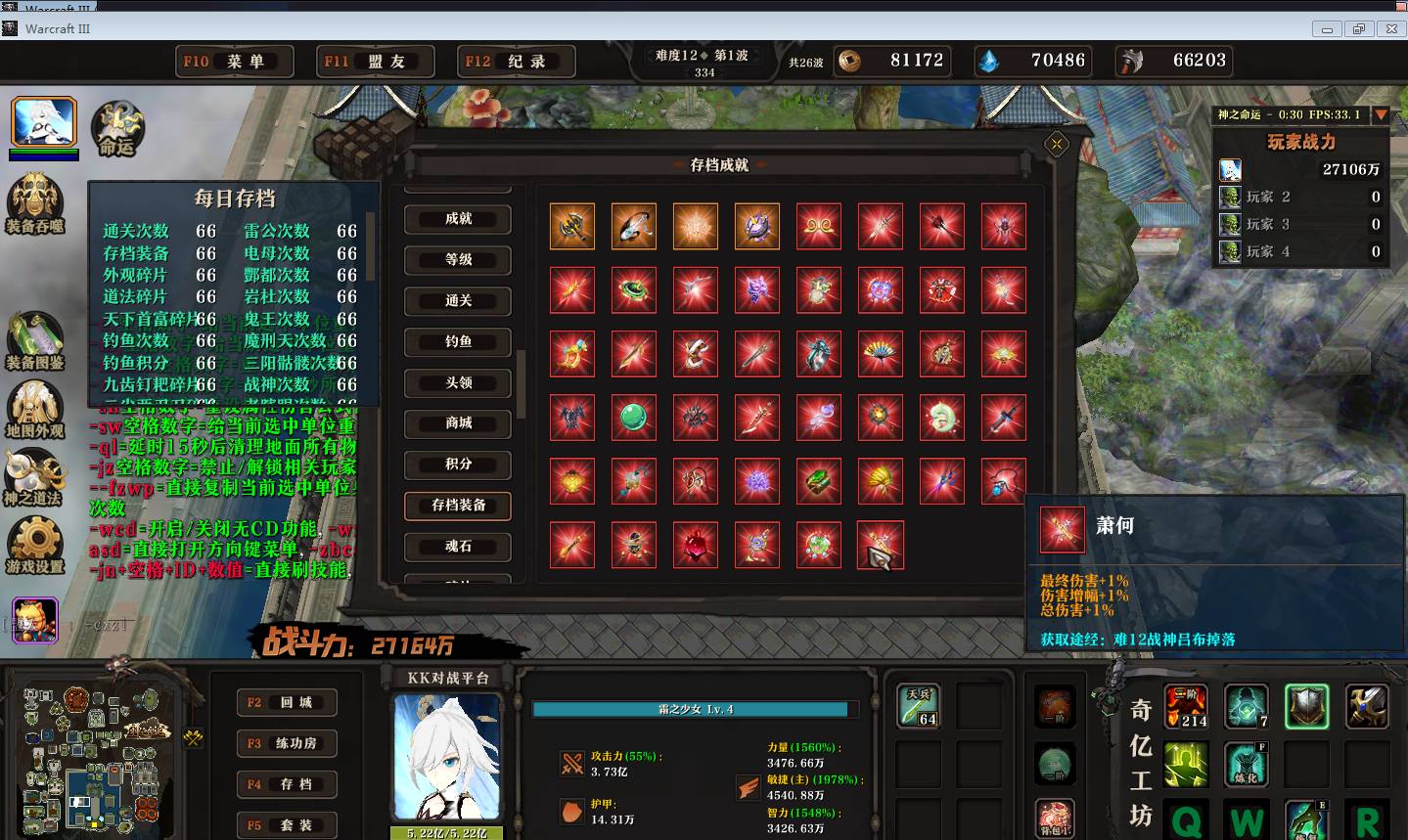1408x840 pixels.
Task: Switch to the 等级 tab
Action: point(458,260)
